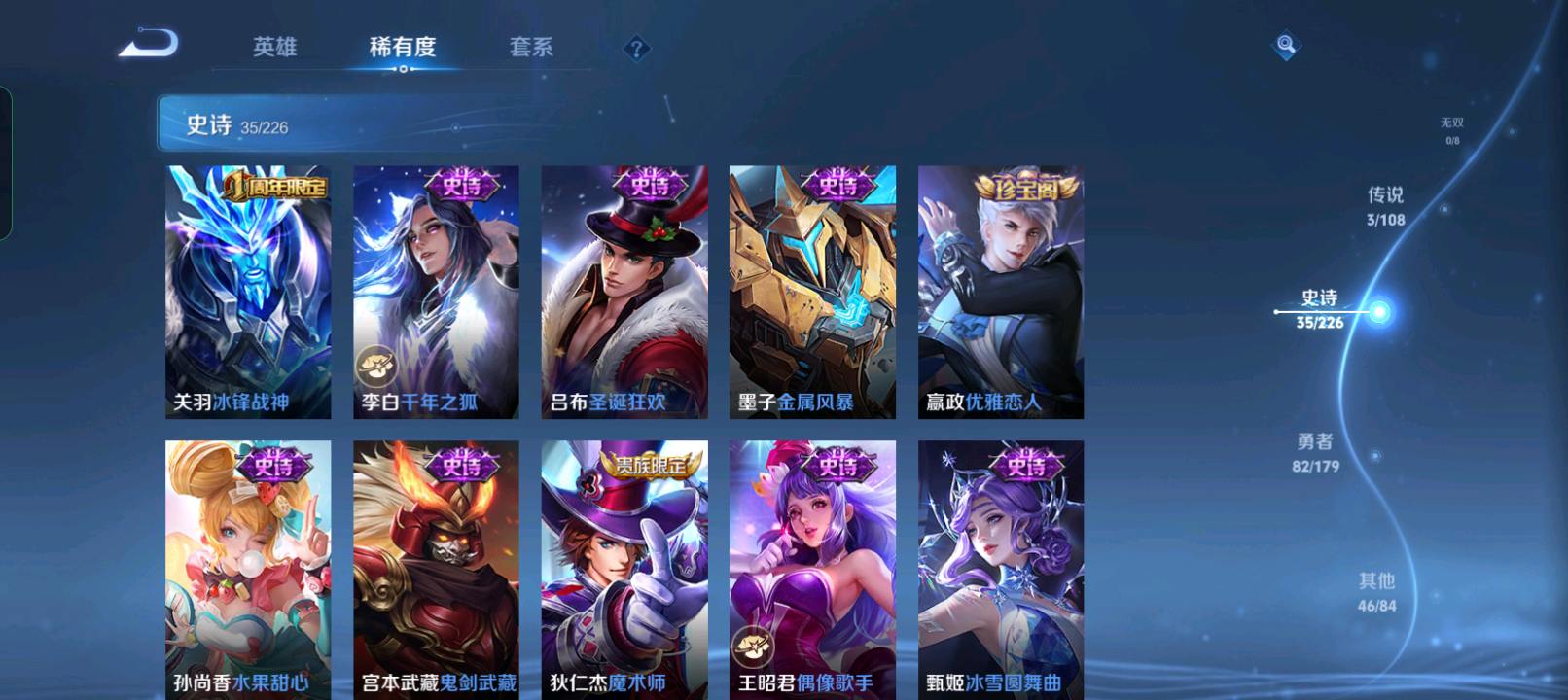The image size is (1568, 700).
Task: Choose the 嬴政 优雅恋人 skin card
Action: 1001,292
